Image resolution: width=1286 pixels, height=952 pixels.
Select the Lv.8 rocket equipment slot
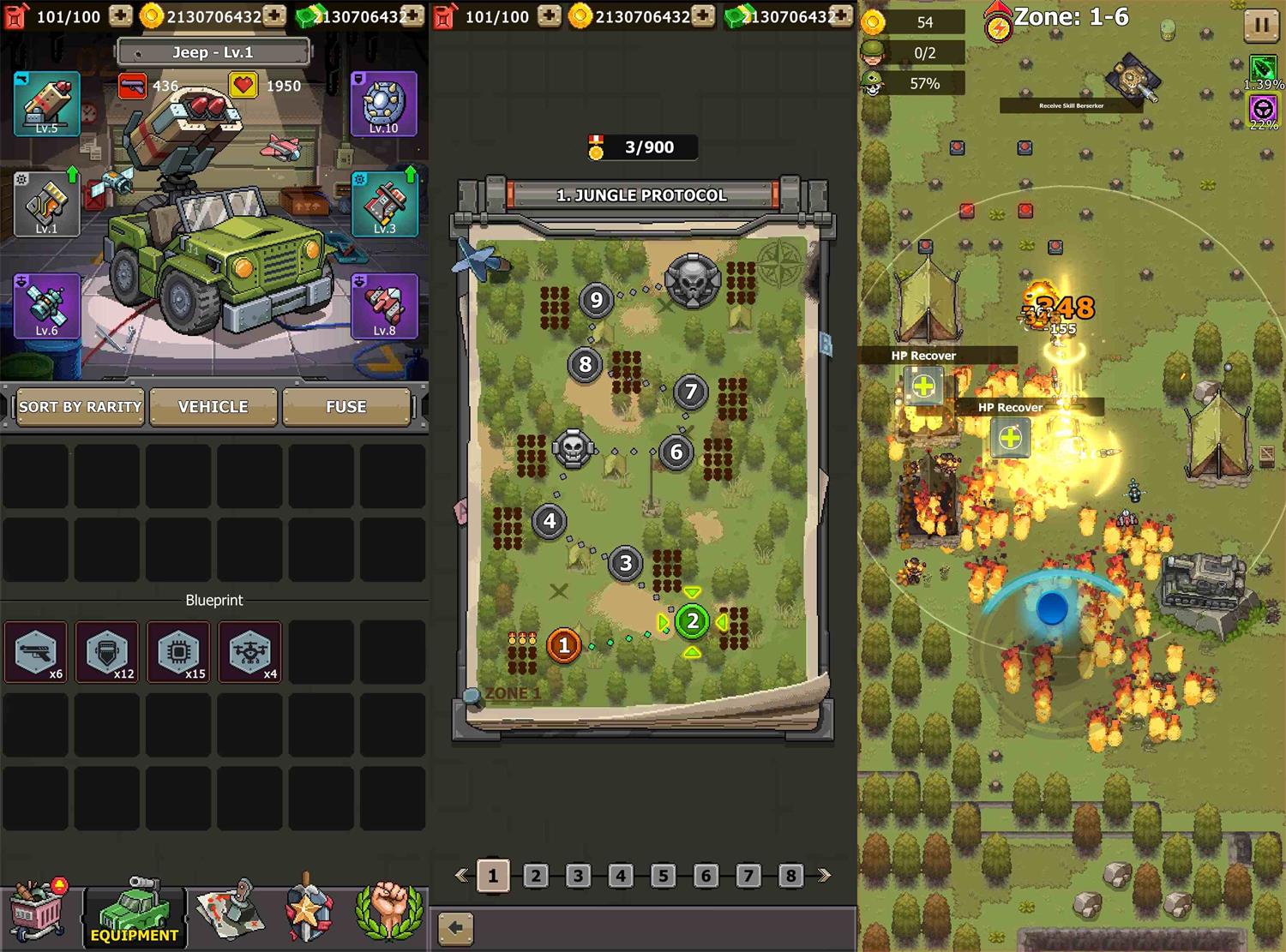click(383, 306)
